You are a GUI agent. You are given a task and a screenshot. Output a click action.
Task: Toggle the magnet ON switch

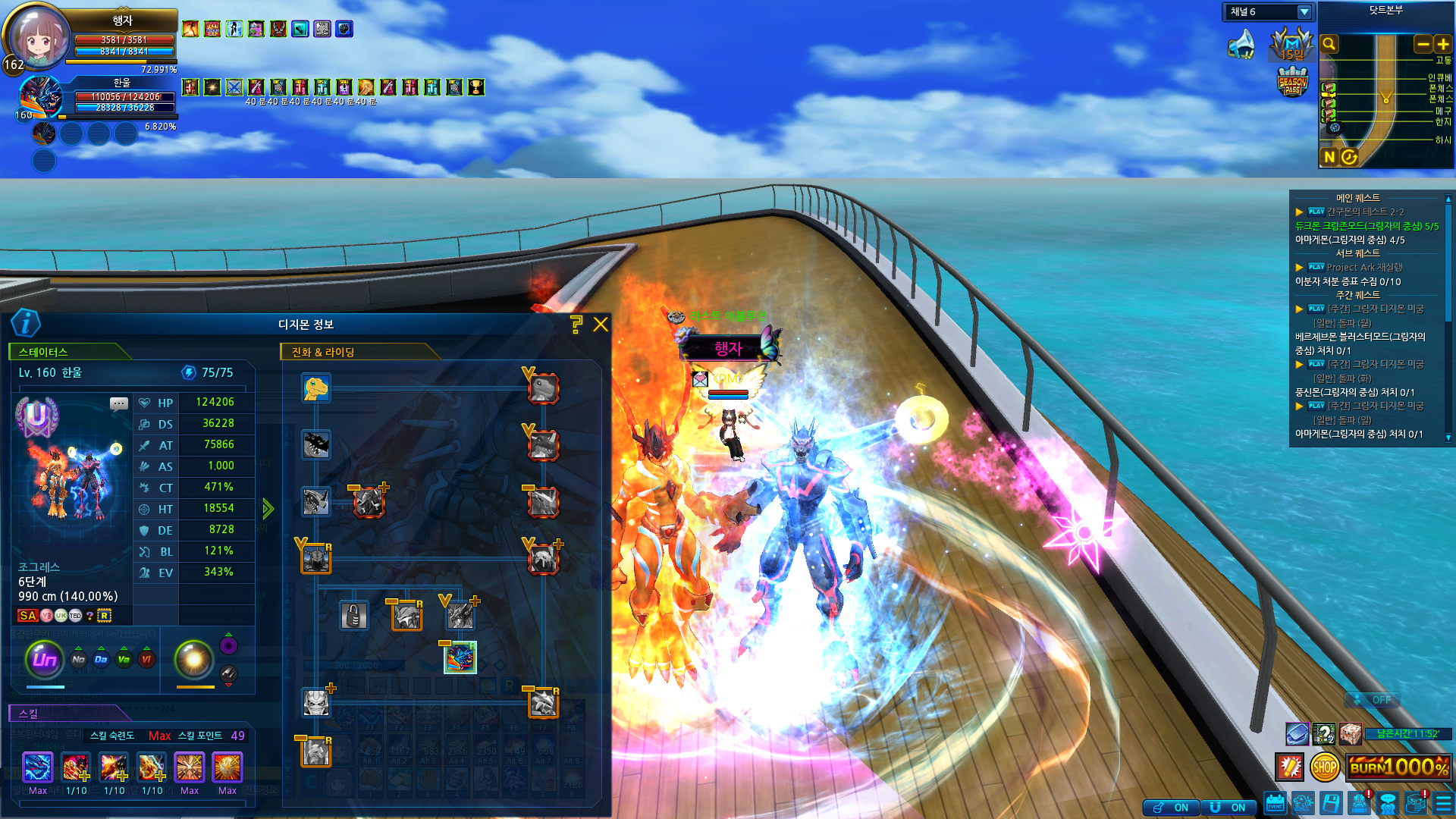(1228, 808)
